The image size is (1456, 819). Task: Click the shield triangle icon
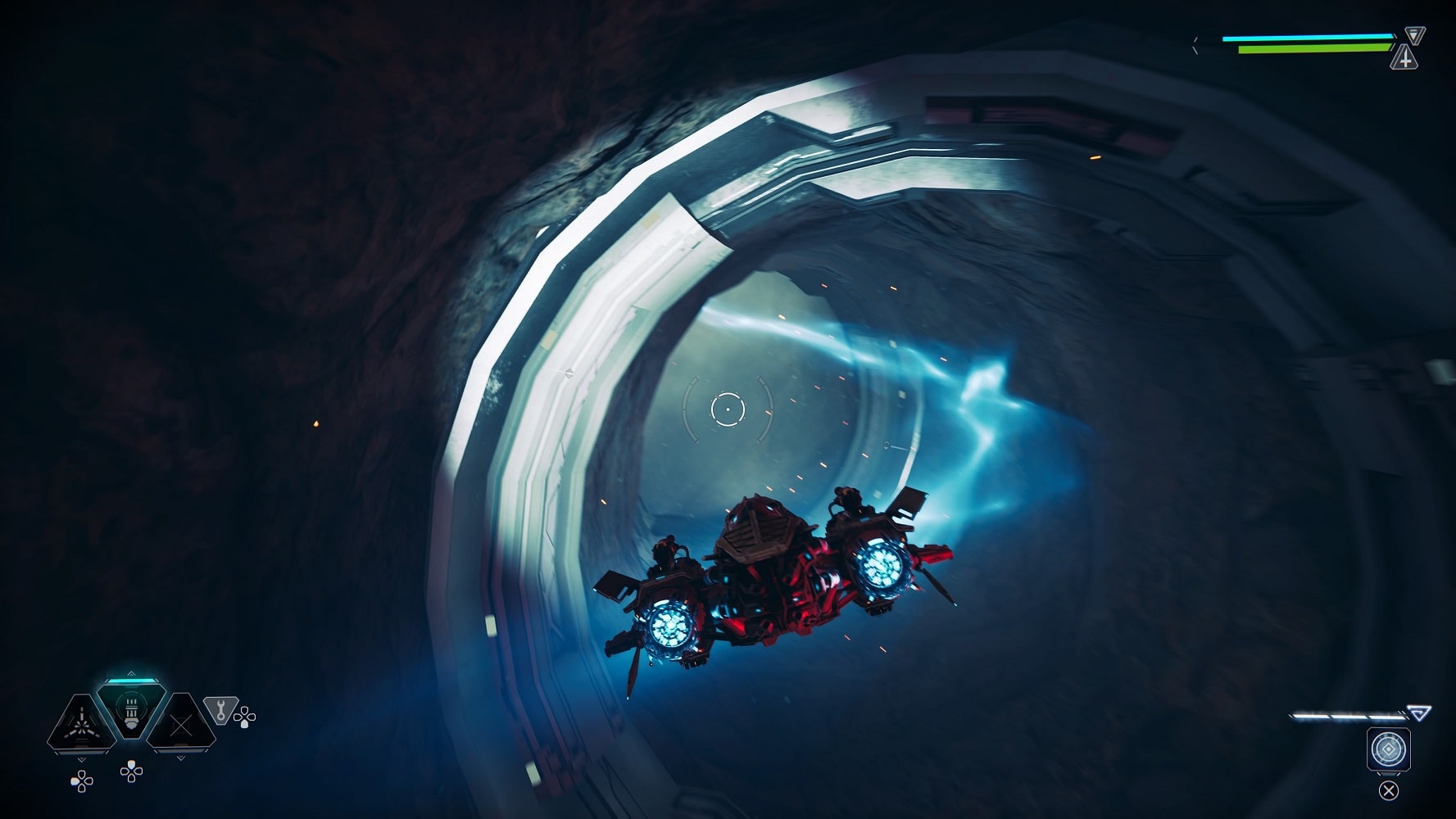[1415, 35]
